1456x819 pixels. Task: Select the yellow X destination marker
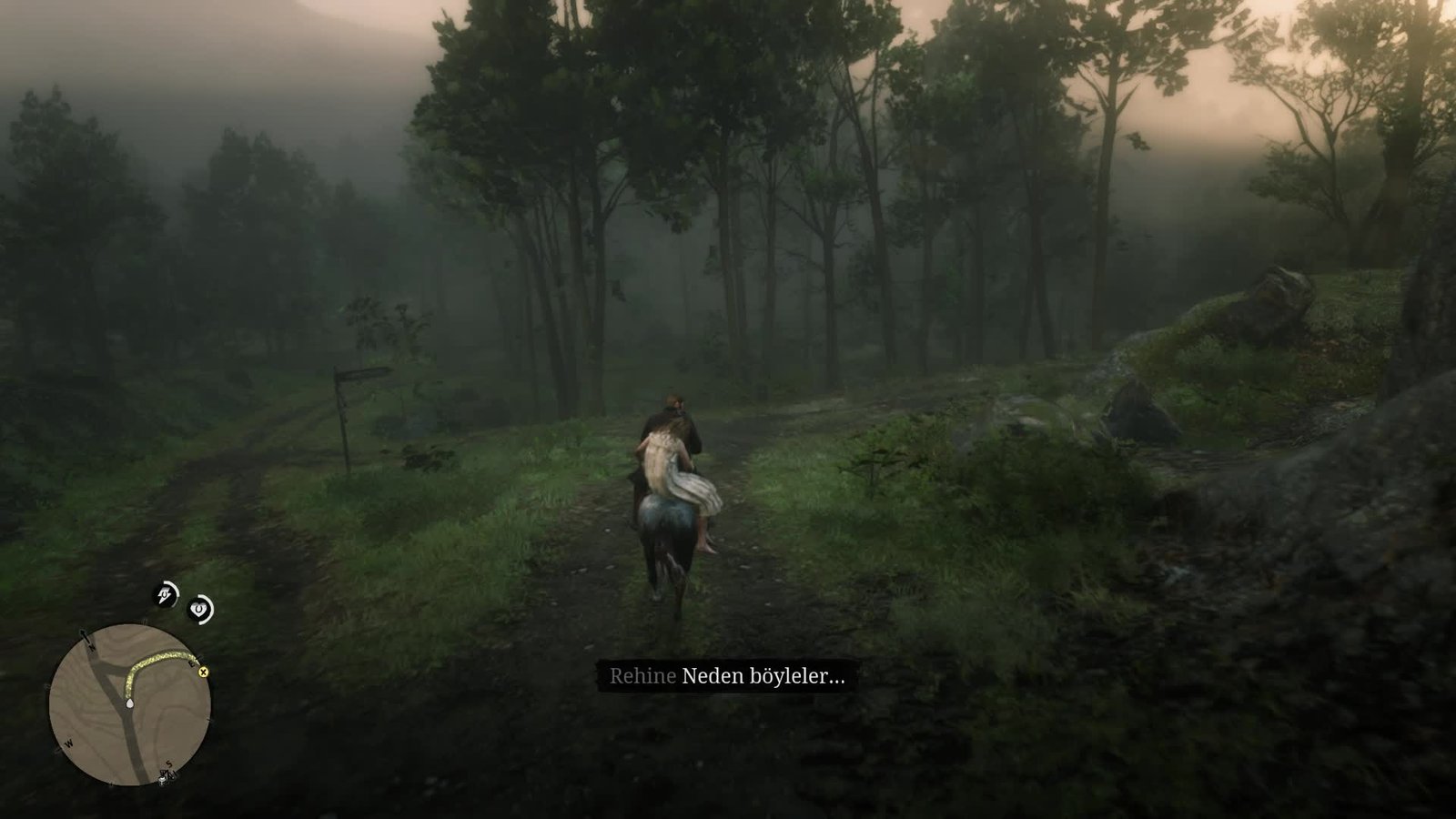[x=203, y=672]
